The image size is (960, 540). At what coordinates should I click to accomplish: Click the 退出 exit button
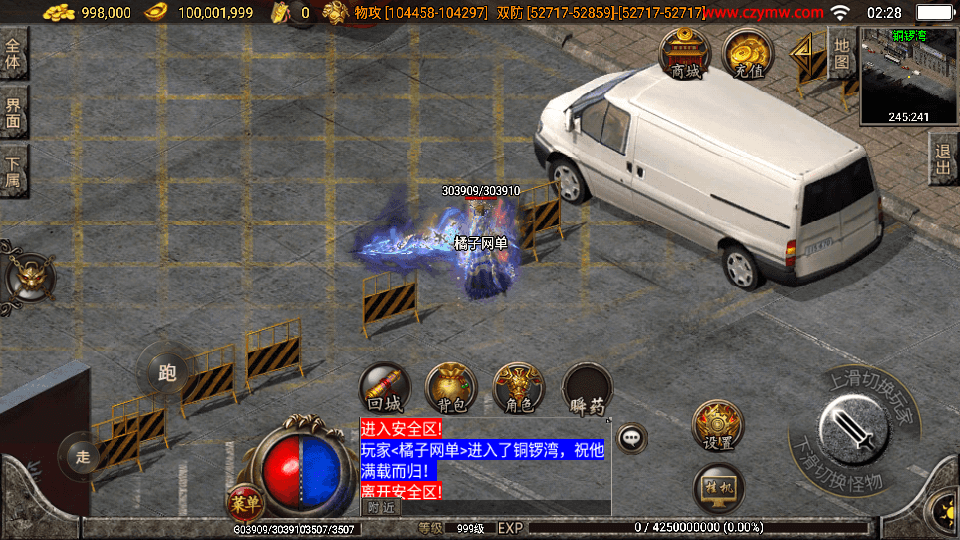click(943, 159)
